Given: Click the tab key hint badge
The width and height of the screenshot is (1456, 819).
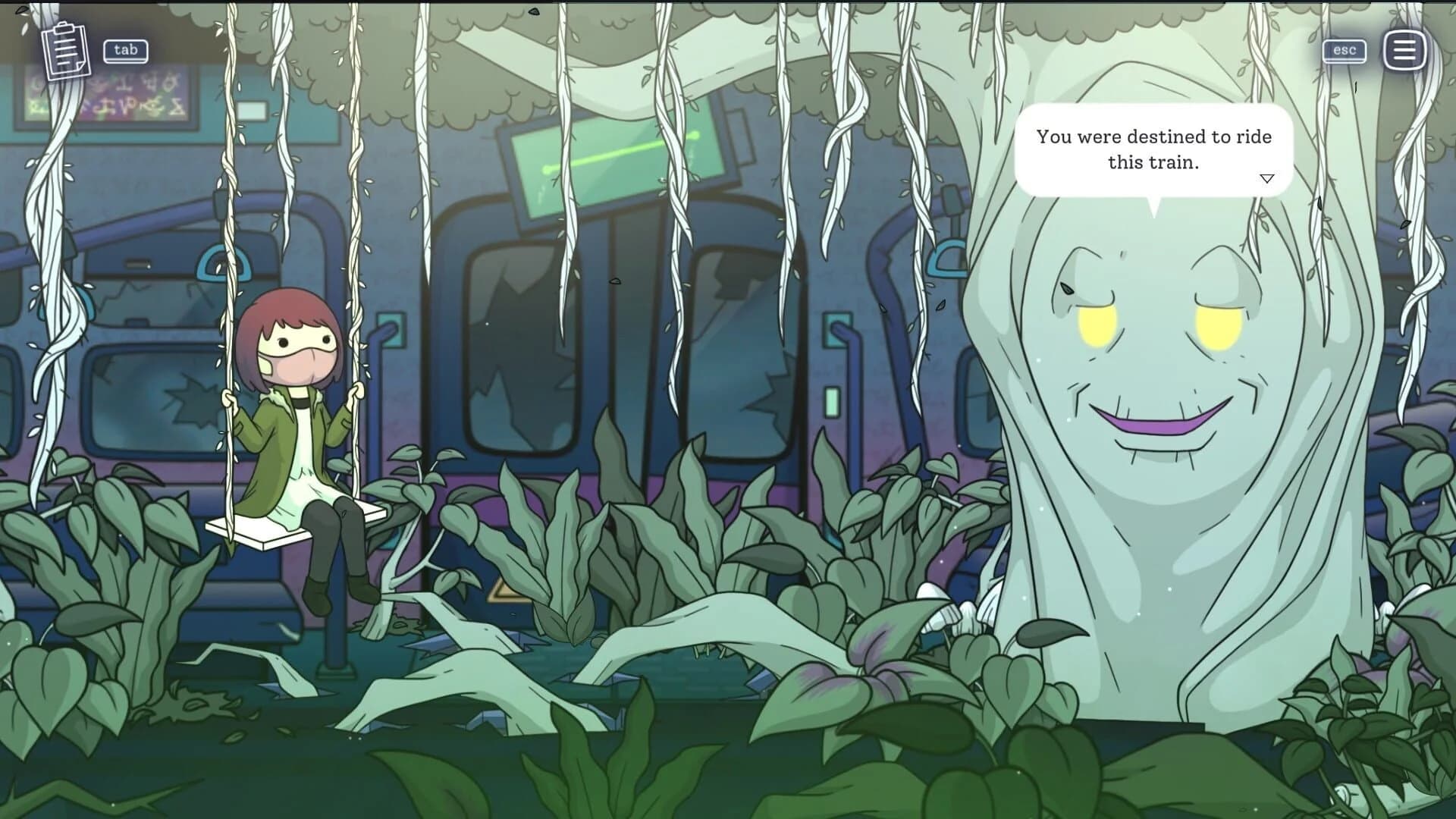Looking at the screenshot, I should tap(126, 51).
